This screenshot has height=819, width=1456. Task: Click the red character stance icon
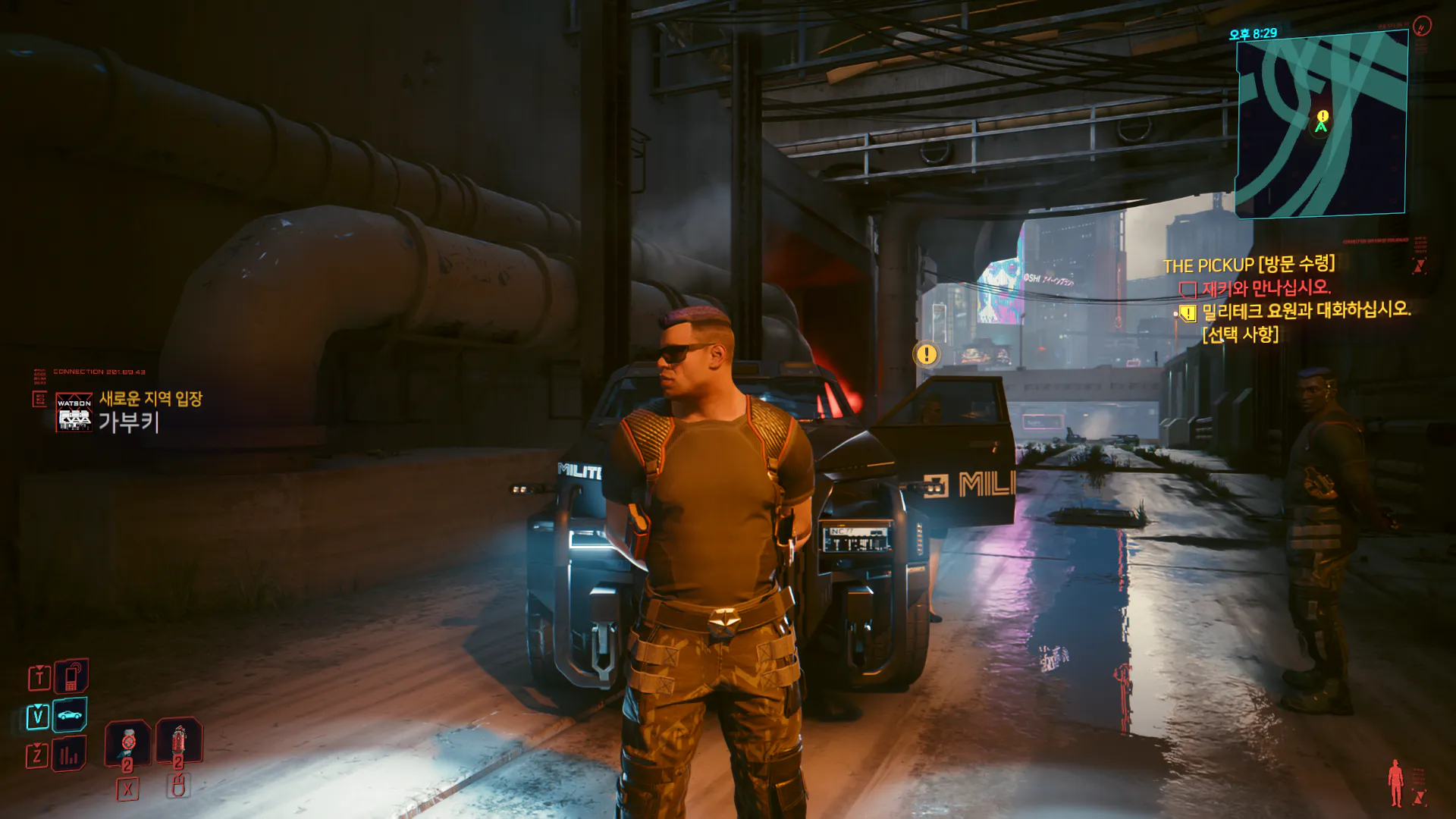tap(1395, 783)
